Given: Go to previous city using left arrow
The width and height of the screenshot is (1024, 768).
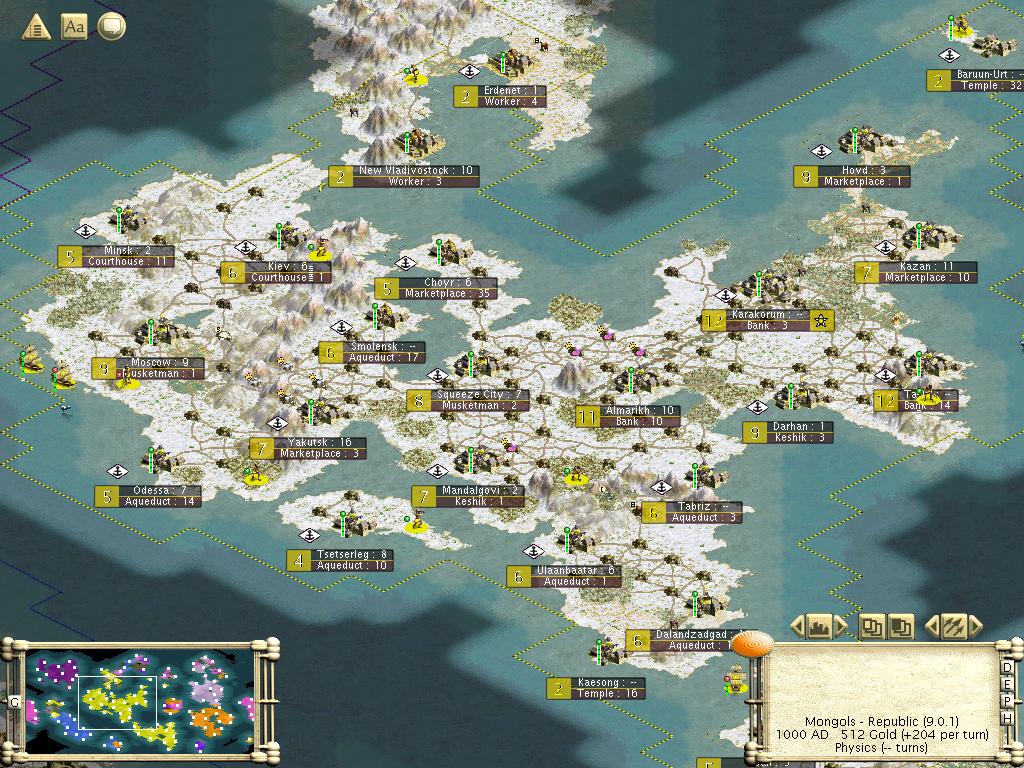Looking at the screenshot, I should (x=798, y=627).
